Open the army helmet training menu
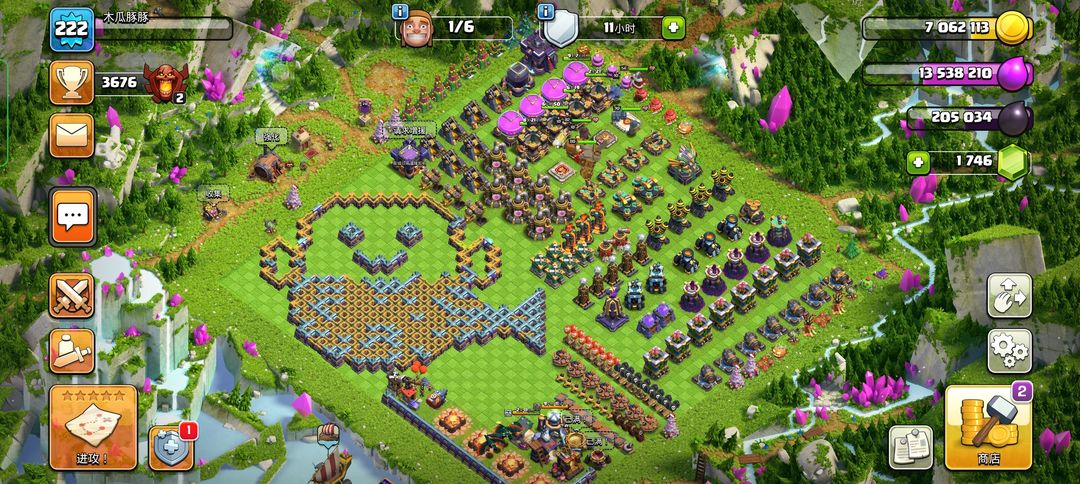 pyautogui.click(x=72, y=351)
